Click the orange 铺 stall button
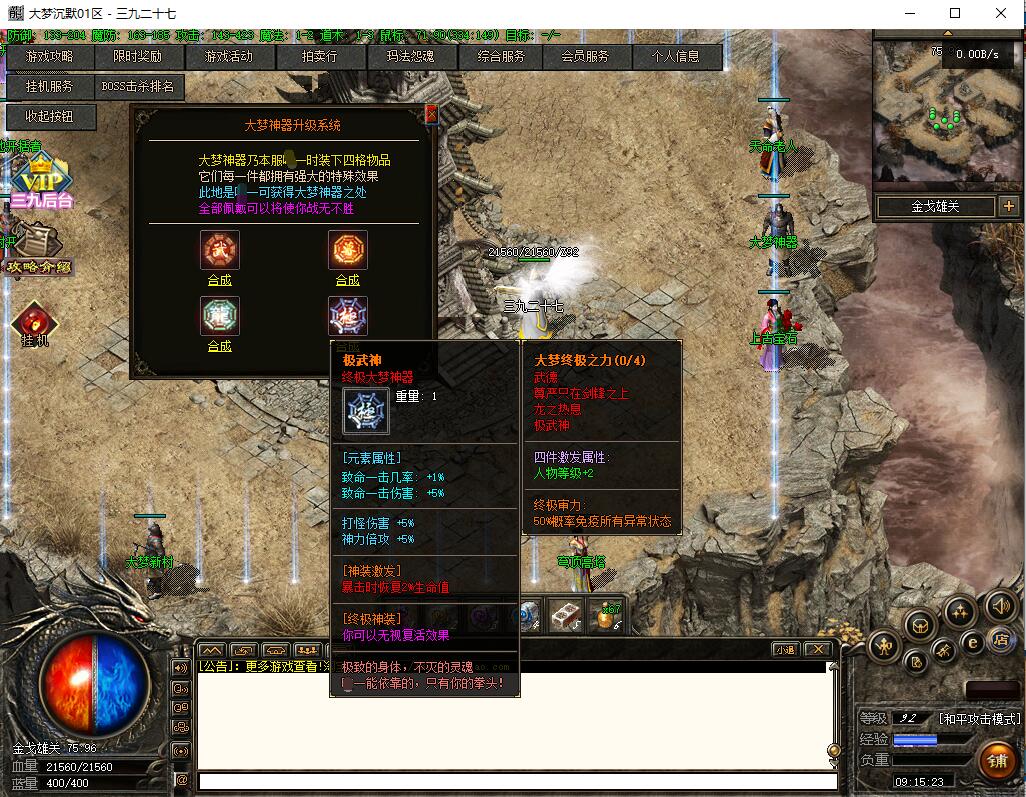The height and width of the screenshot is (797, 1026). click(x=997, y=759)
